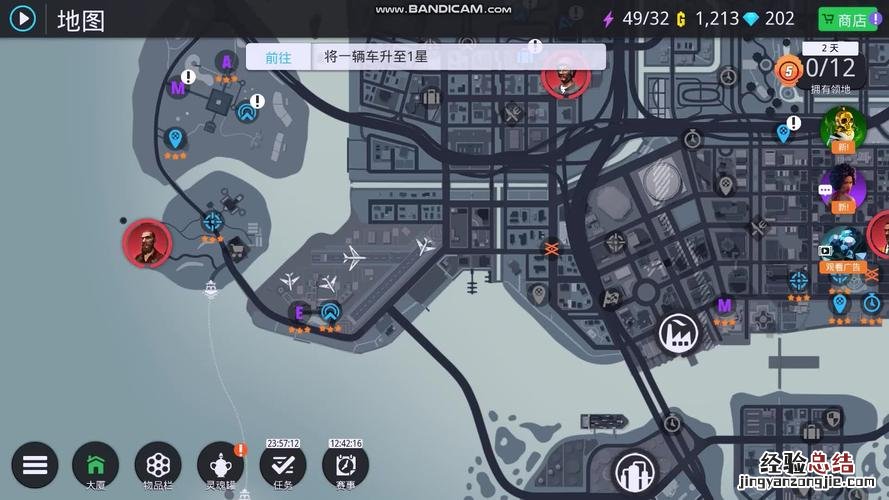Open the 大厦 mansion button
Image resolution: width=889 pixels, height=500 pixels.
(x=95, y=465)
